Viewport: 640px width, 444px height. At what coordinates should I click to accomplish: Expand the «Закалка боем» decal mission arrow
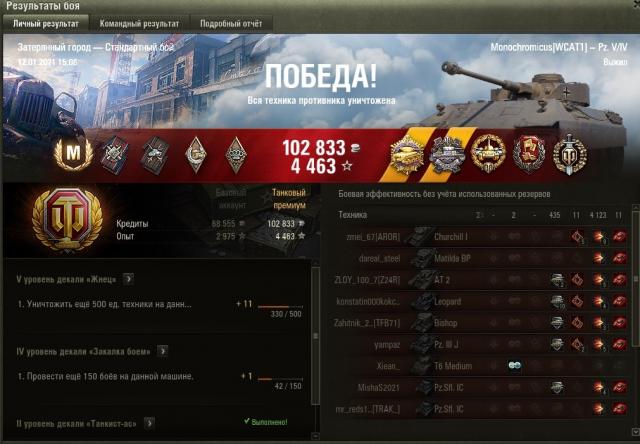click(163, 351)
